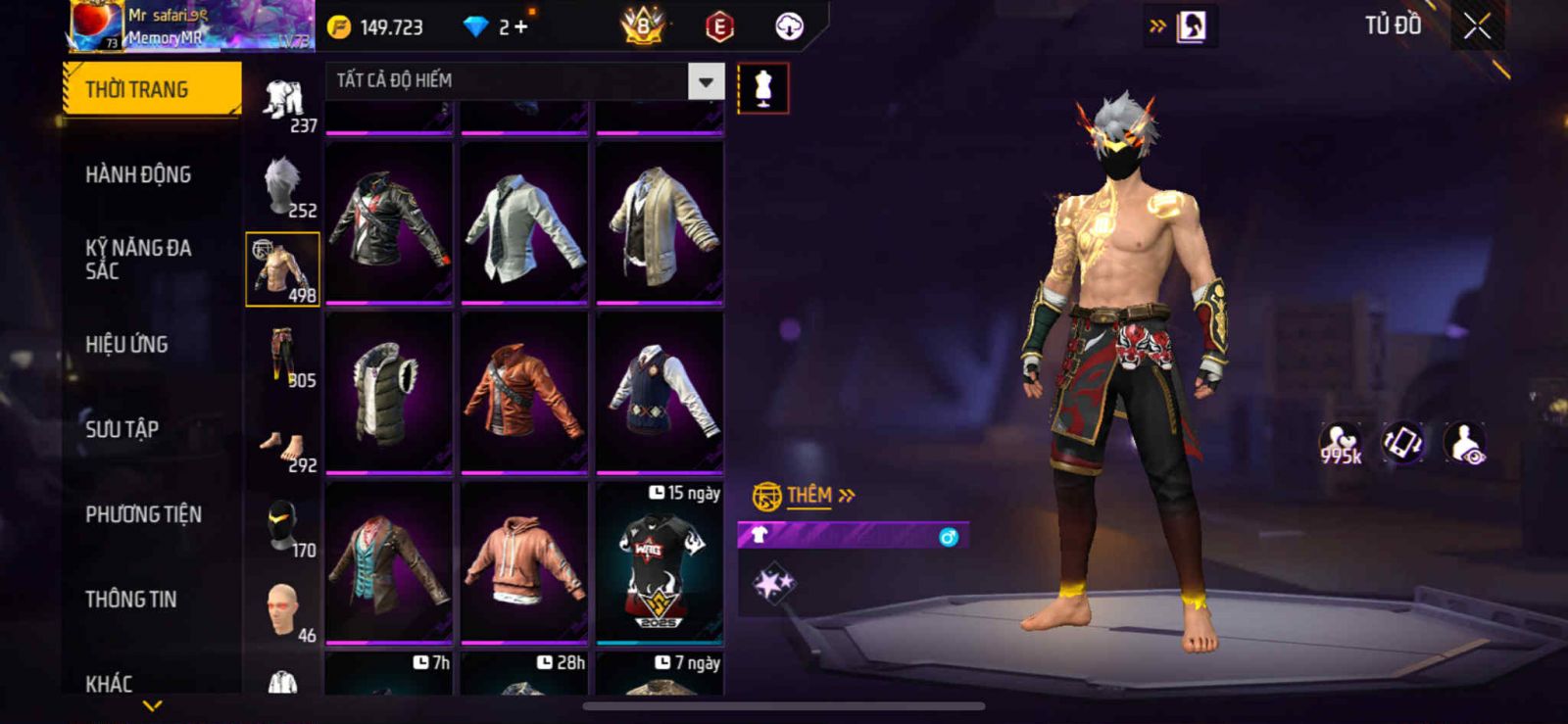The width and height of the screenshot is (1568, 724).
Task: Pick the orange leather jacket
Action: point(524,392)
